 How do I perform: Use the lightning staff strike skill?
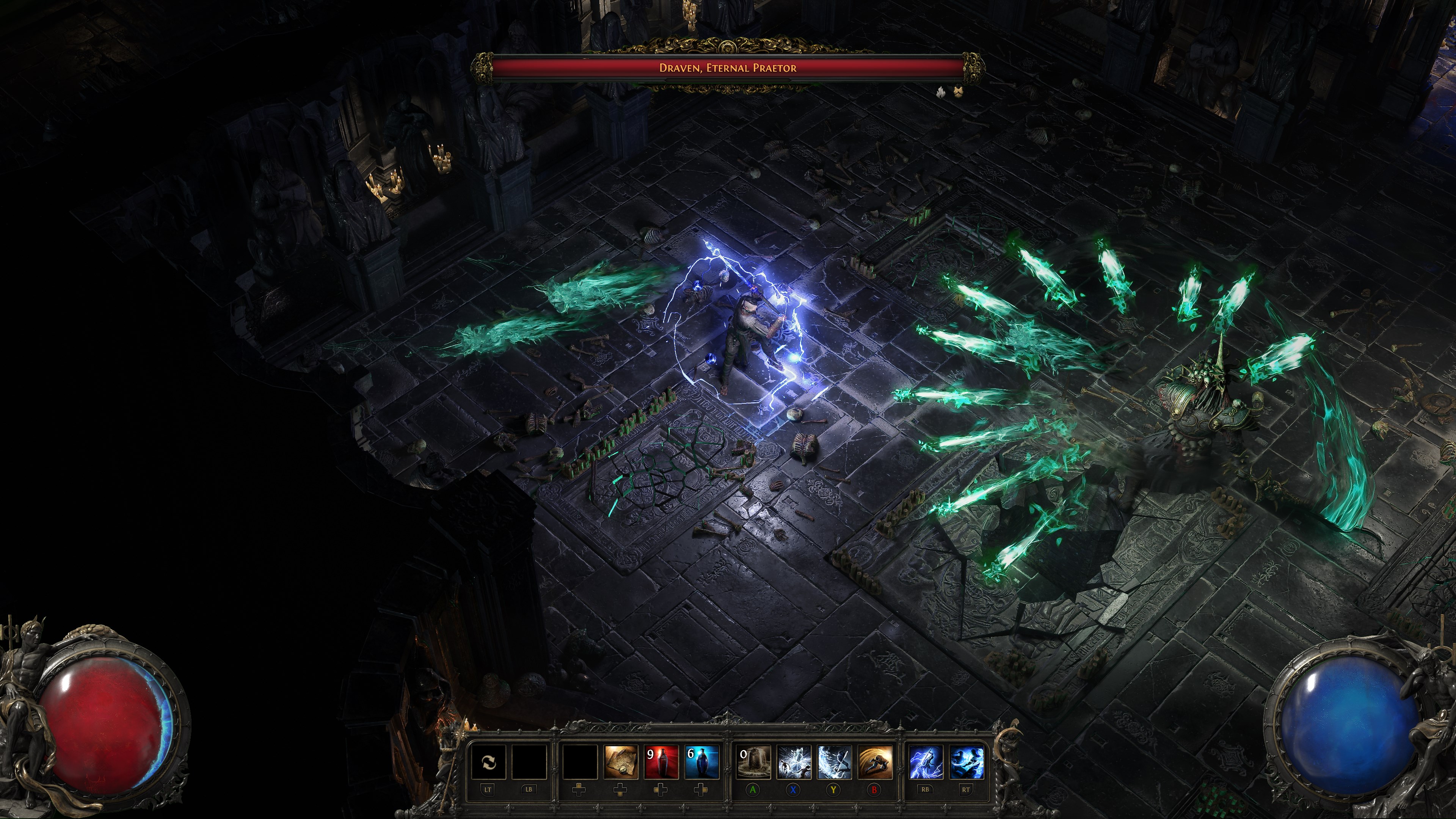925,762
